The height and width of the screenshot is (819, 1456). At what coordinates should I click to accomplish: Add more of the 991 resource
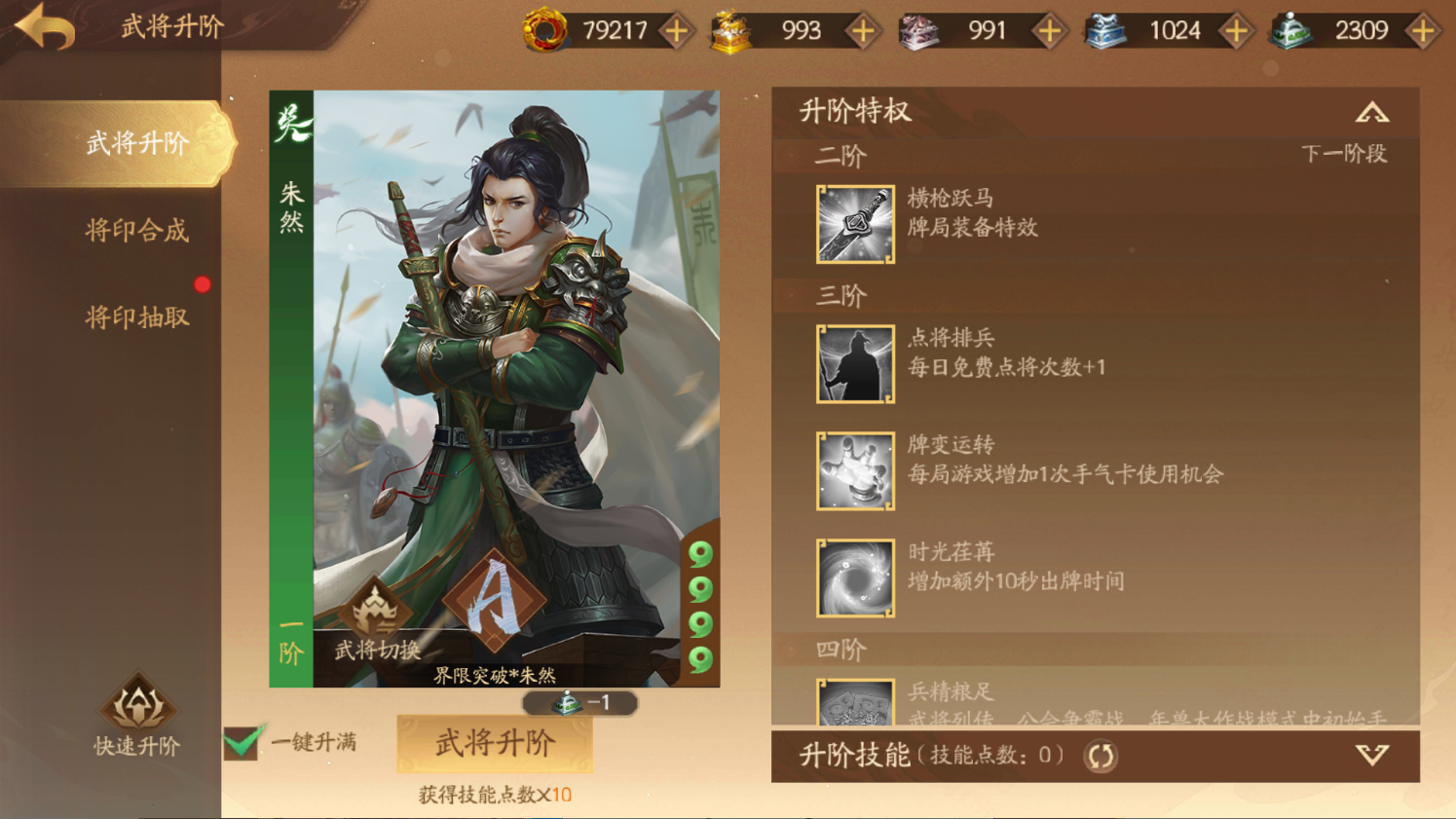(1049, 31)
